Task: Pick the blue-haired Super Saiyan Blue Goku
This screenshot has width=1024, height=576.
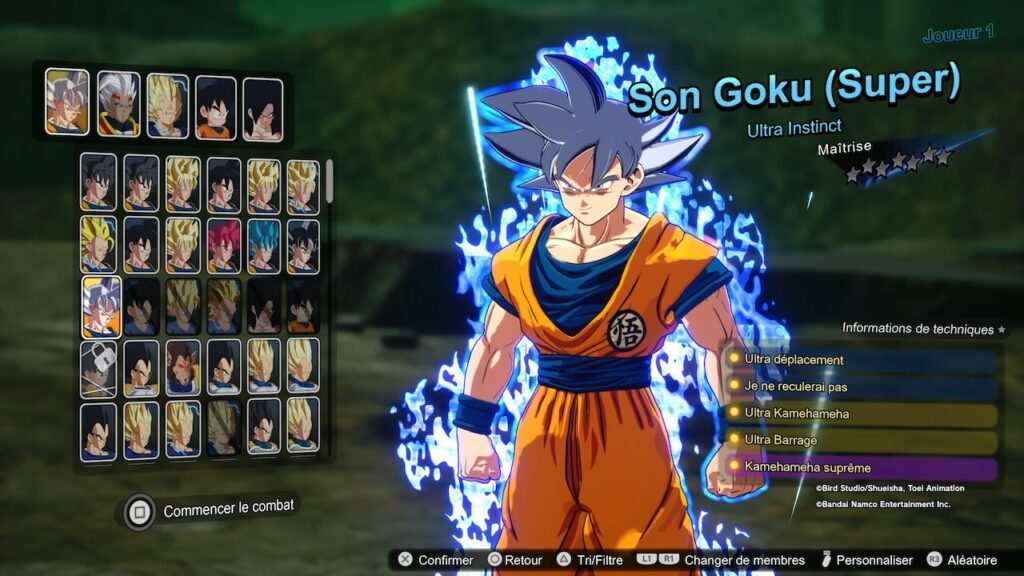Action: pos(264,245)
